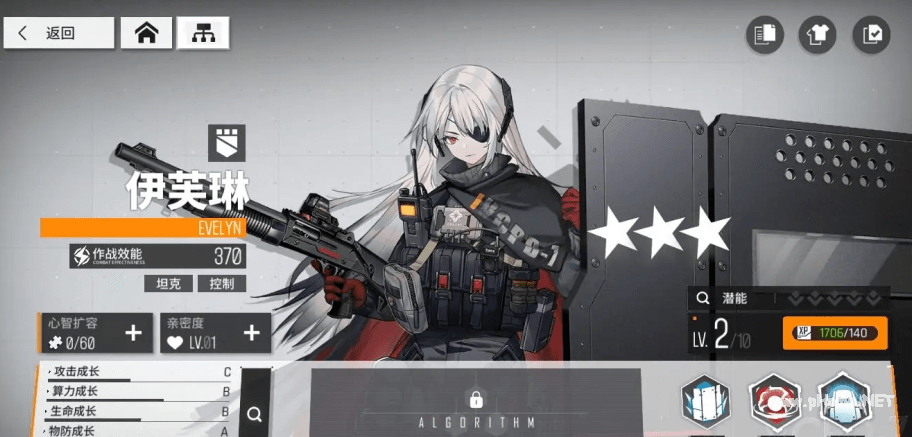Viewport: 912px width, 437px height.
Task: Select the blue shield skill icon
Action: (705, 403)
